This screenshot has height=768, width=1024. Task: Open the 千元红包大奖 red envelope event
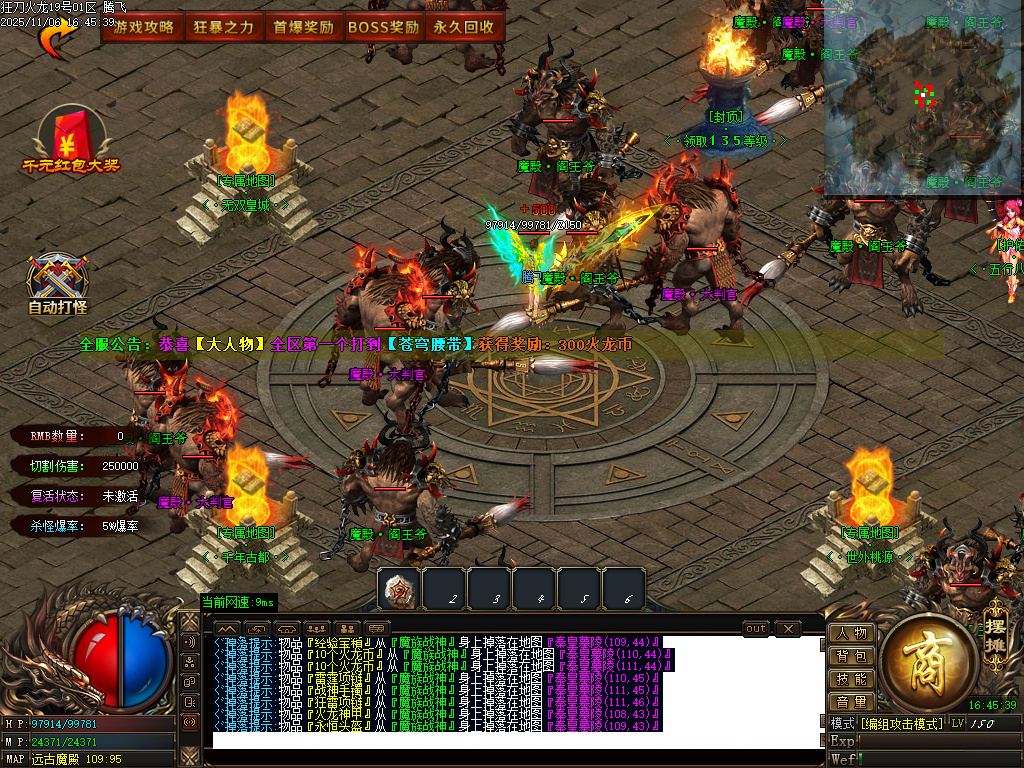(71, 142)
